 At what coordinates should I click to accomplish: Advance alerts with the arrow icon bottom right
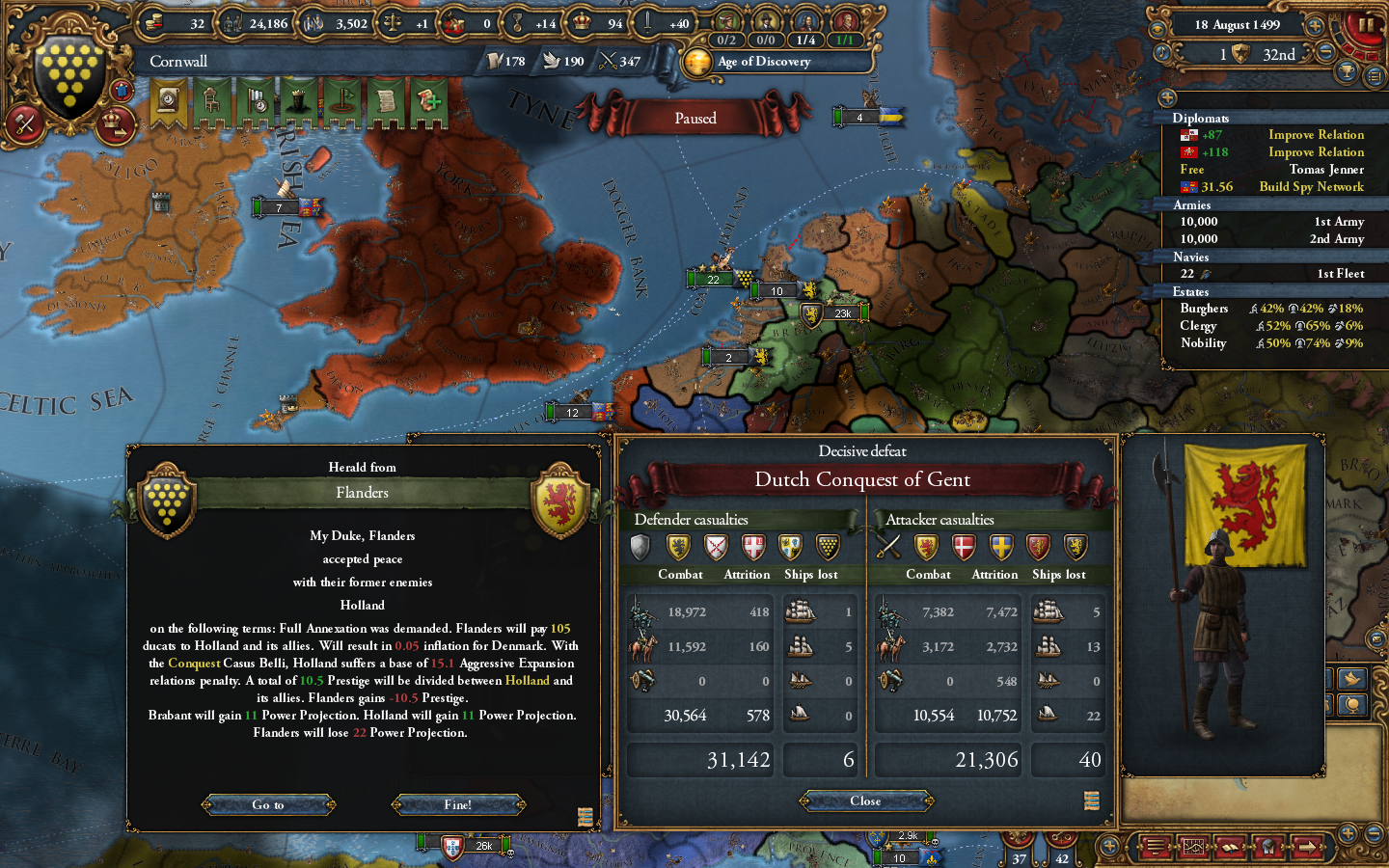[1307, 847]
